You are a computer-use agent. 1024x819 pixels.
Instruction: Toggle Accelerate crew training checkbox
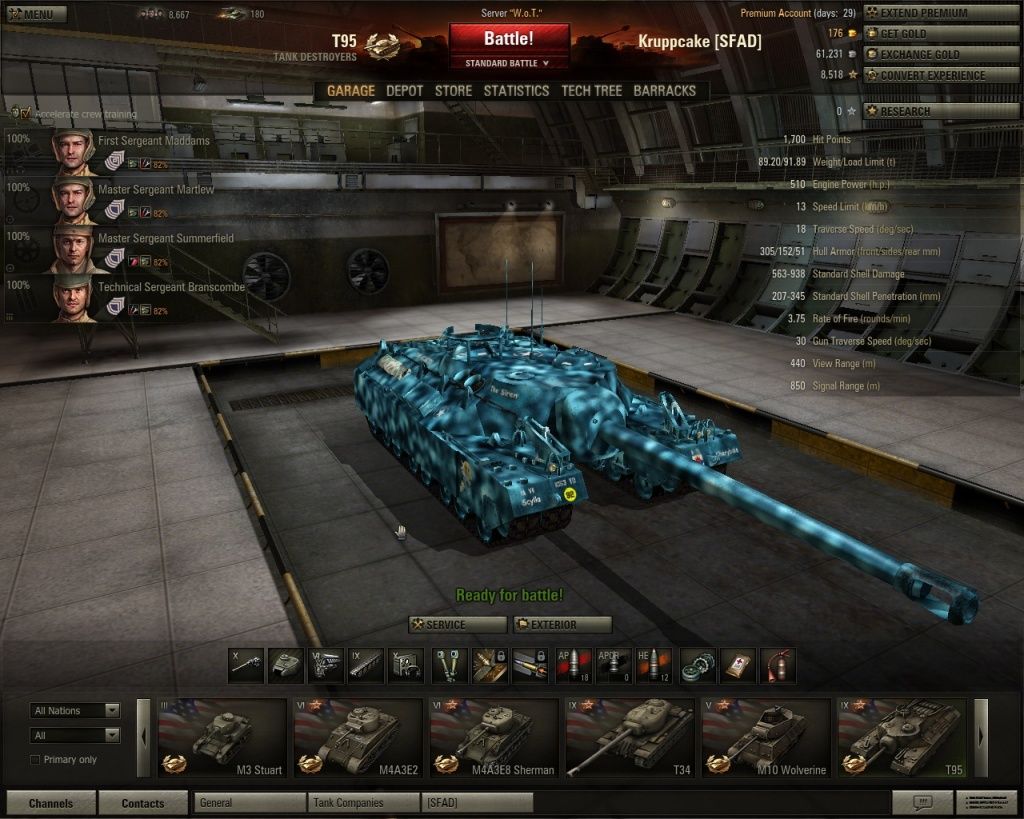[25, 113]
